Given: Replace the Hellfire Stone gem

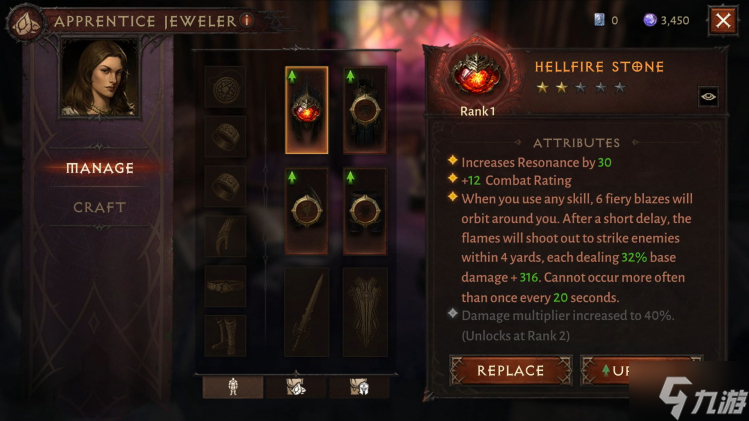Looking at the screenshot, I should click(x=510, y=371).
